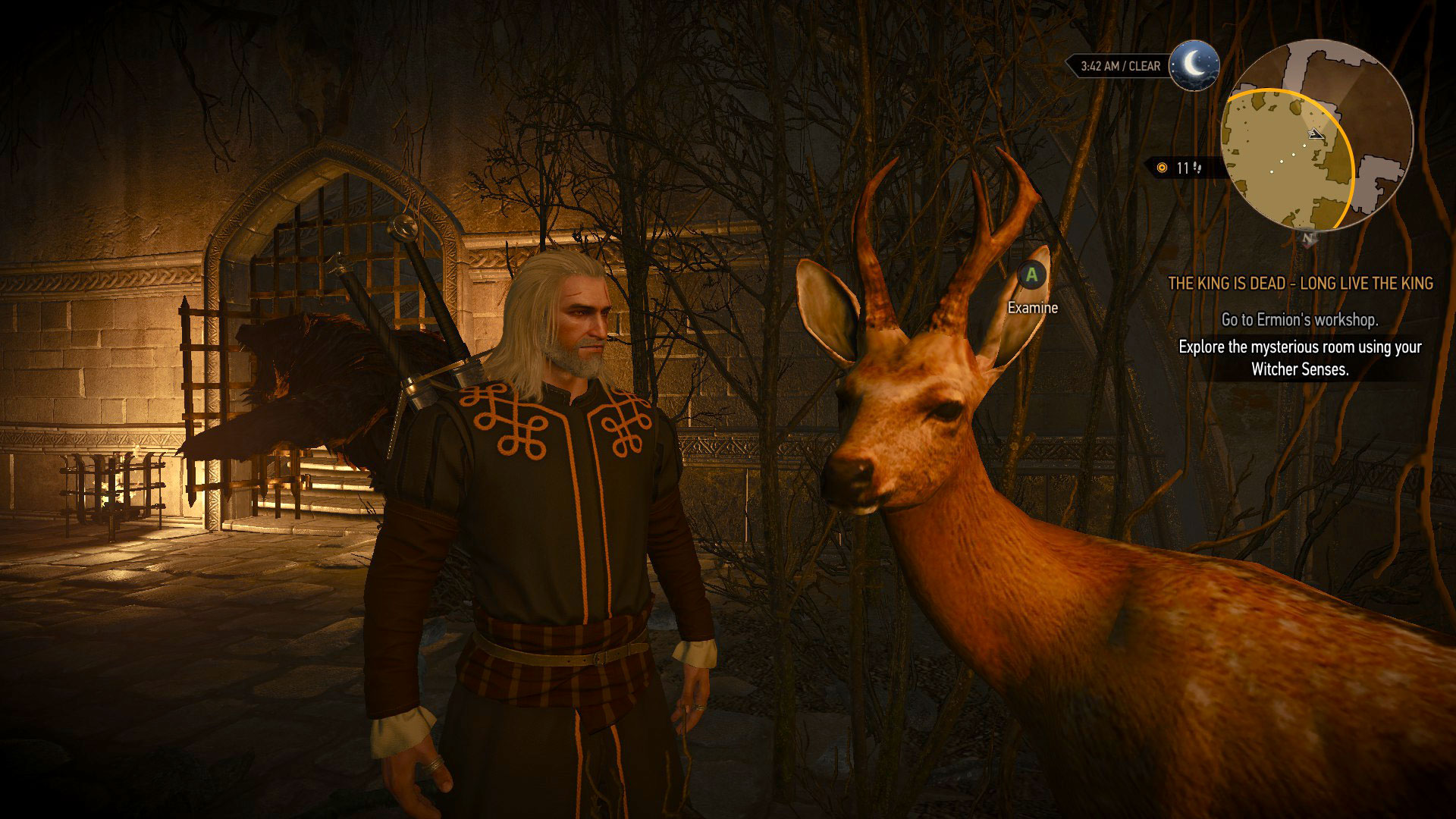Viewport: 1456px width, 819px height.
Task: Click the orange tracking circle icon
Action: 1162,168
